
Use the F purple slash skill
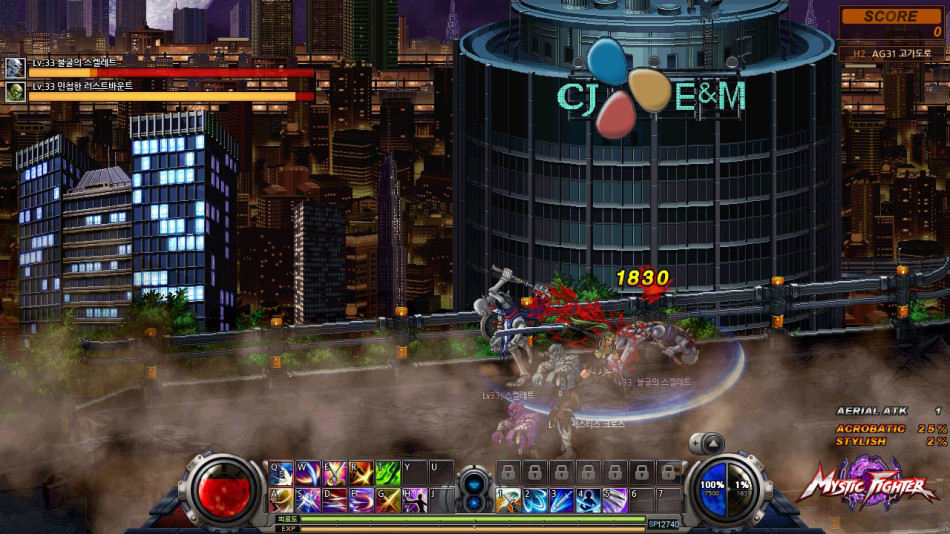click(361, 499)
